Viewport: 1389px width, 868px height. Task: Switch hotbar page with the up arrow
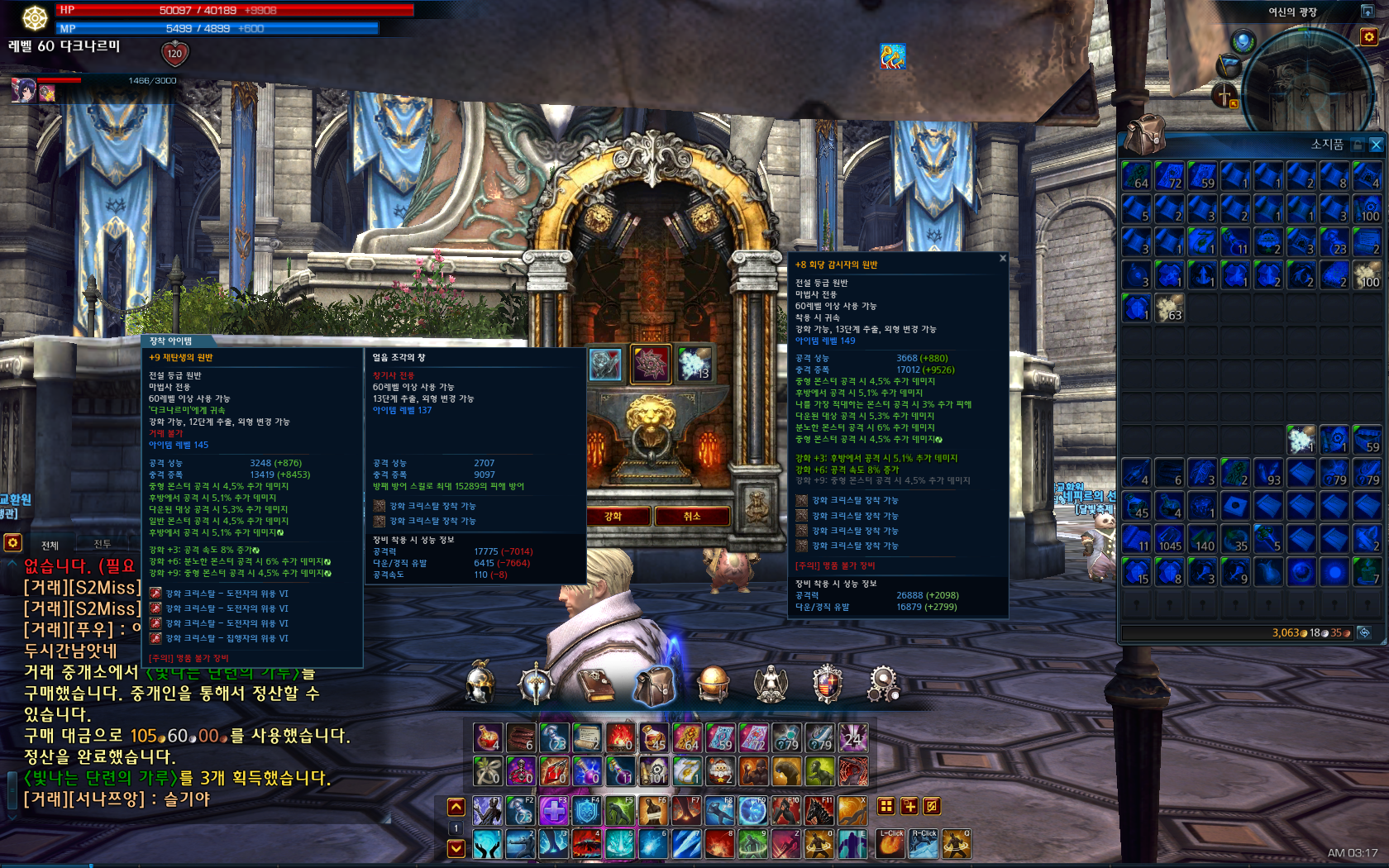click(x=456, y=806)
